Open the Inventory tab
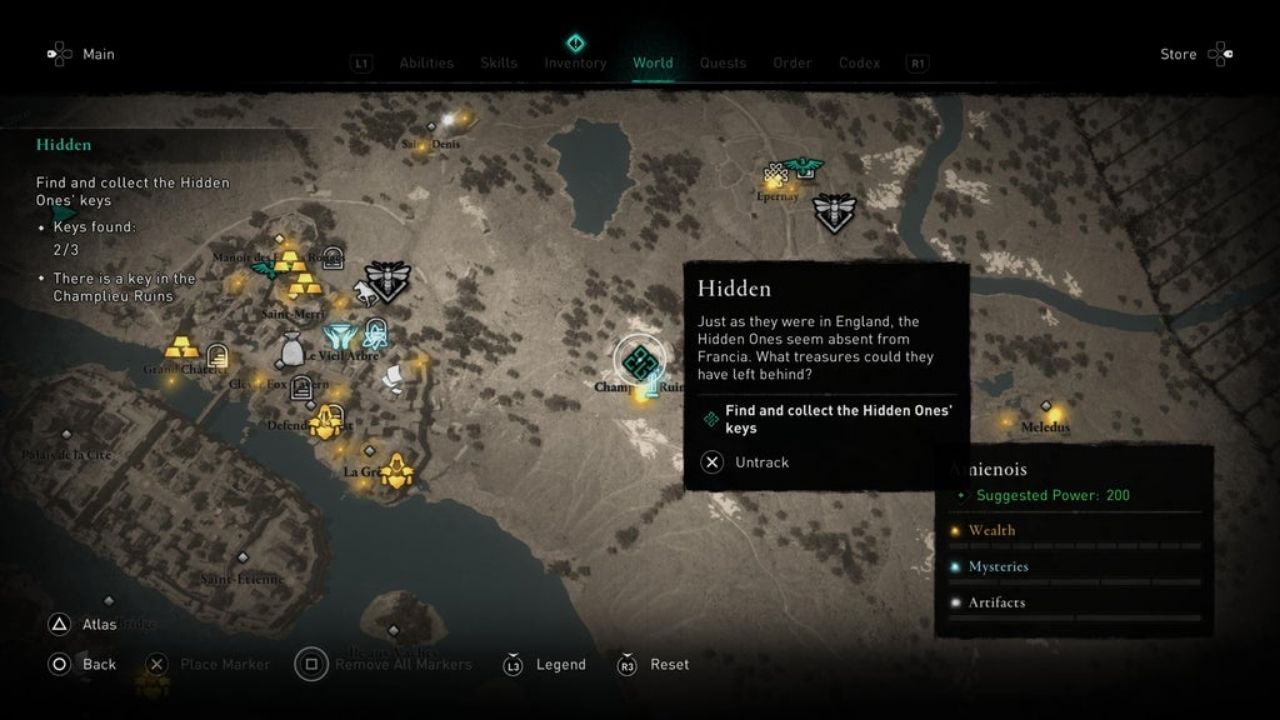Image resolution: width=1280 pixels, height=720 pixels. click(575, 62)
